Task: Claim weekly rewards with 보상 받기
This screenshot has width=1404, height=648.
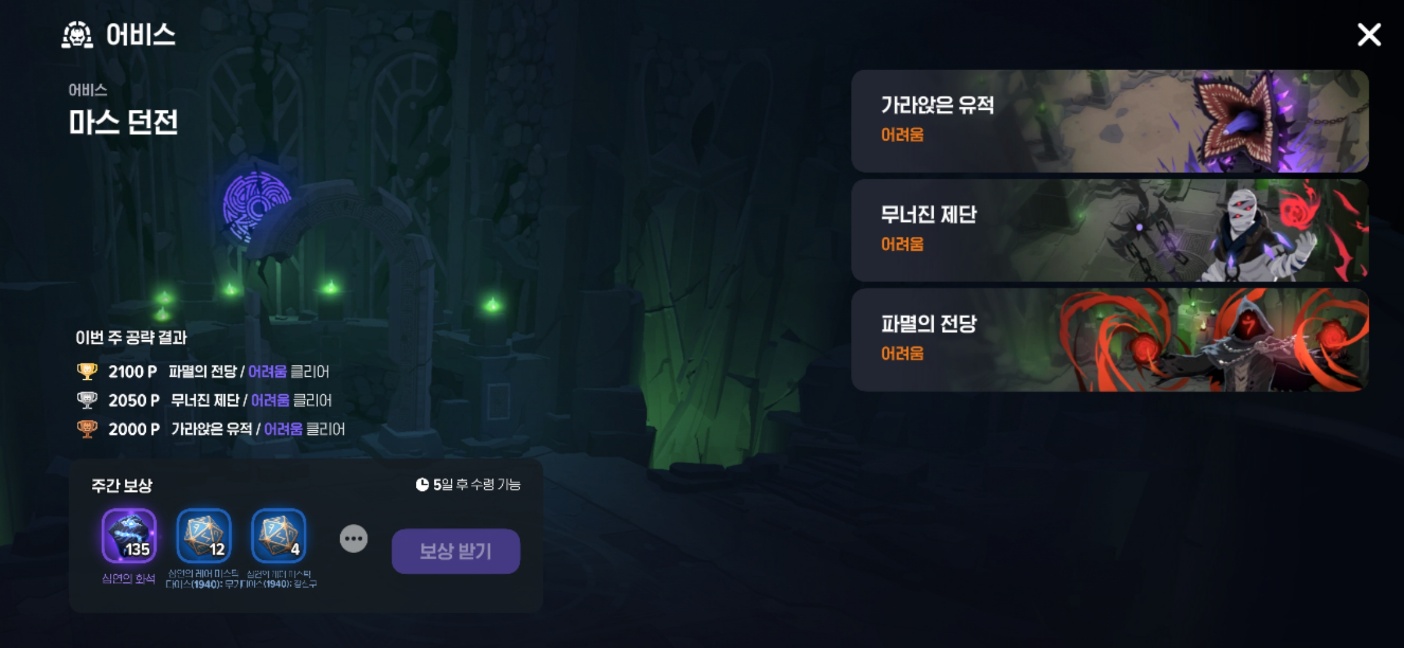Action: (x=455, y=551)
